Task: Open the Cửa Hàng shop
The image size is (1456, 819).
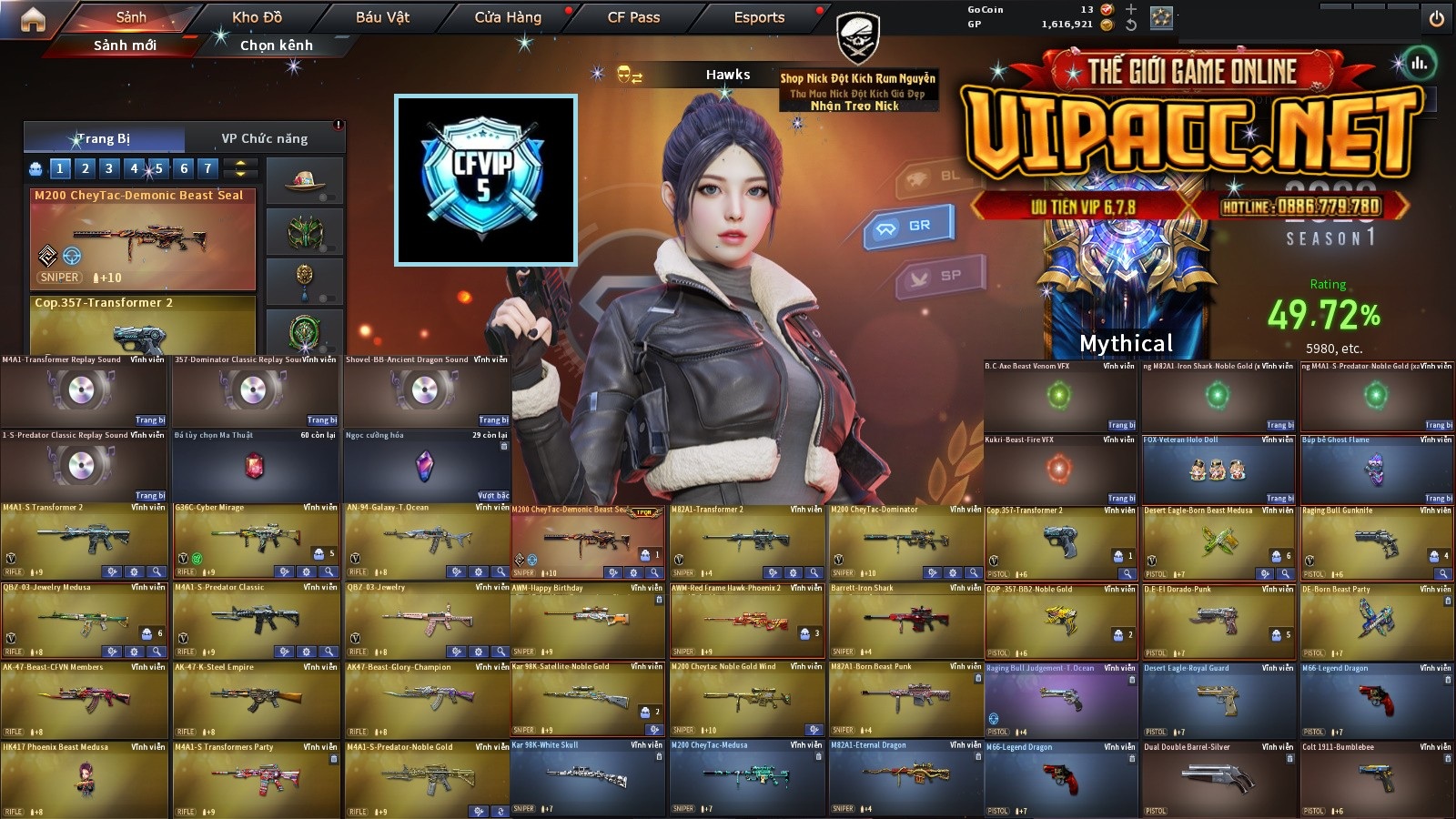Action: pyautogui.click(x=508, y=17)
